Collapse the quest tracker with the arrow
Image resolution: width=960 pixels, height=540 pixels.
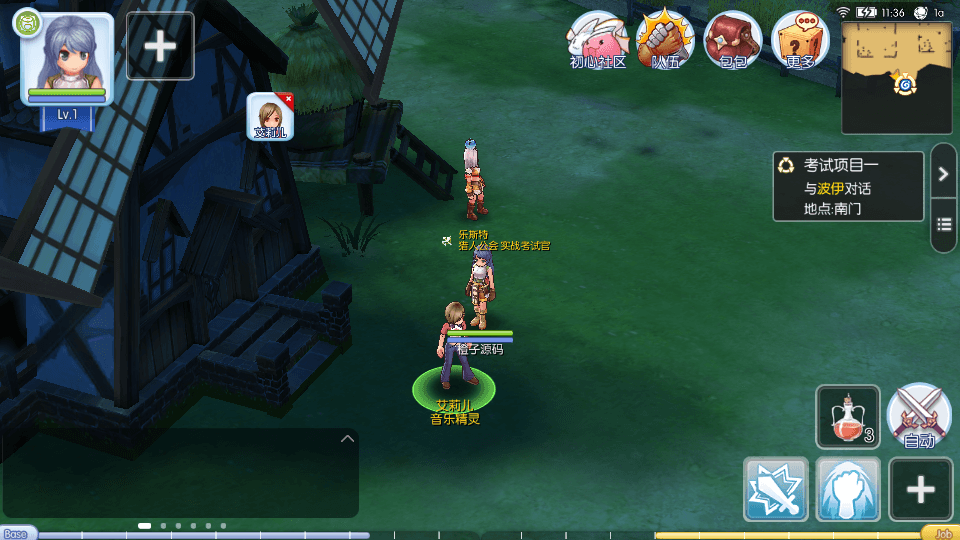(x=943, y=174)
